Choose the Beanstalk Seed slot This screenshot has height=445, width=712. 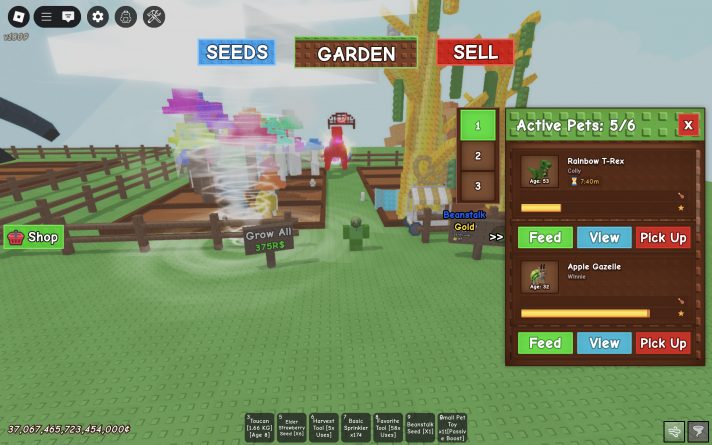point(421,427)
